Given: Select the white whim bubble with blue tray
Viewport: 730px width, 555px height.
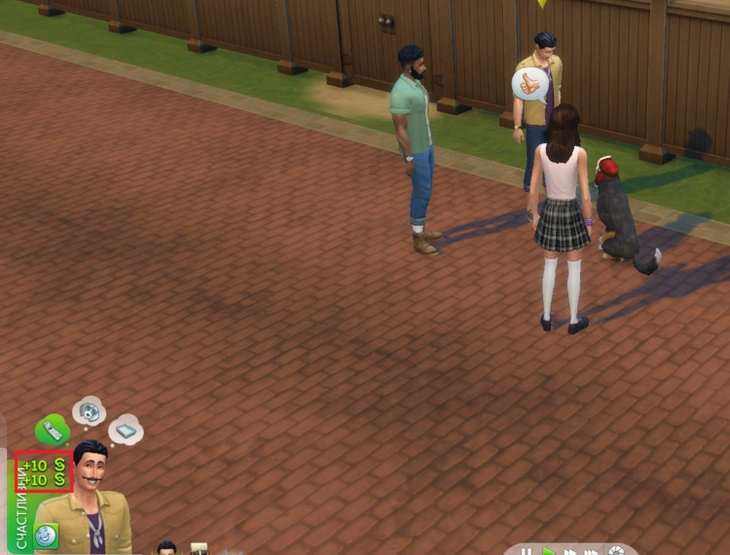Looking at the screenshot, I should pyautogui.click(x=126, y=430).
